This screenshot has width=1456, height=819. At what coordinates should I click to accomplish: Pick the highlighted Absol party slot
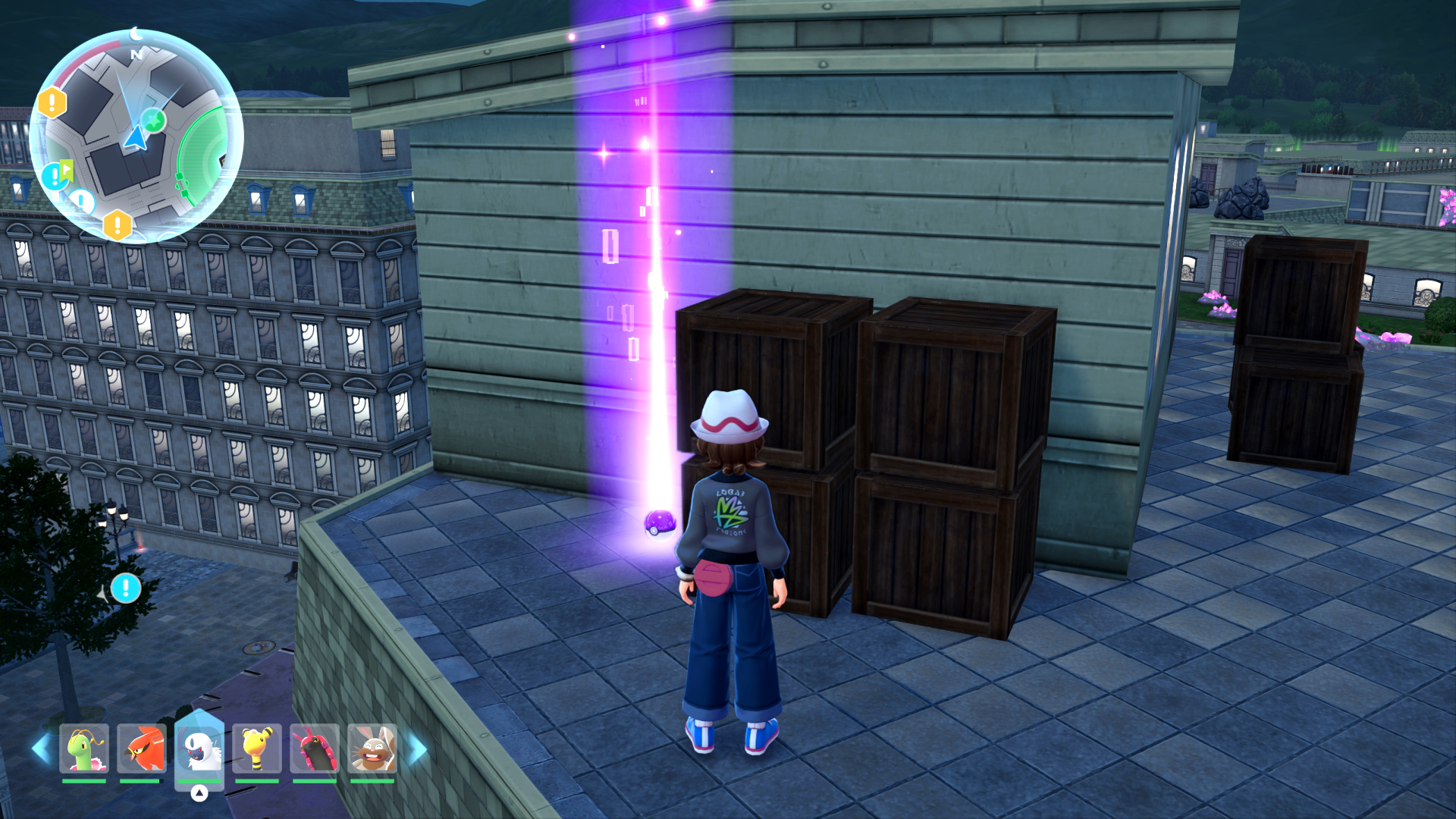coord(199,748)
